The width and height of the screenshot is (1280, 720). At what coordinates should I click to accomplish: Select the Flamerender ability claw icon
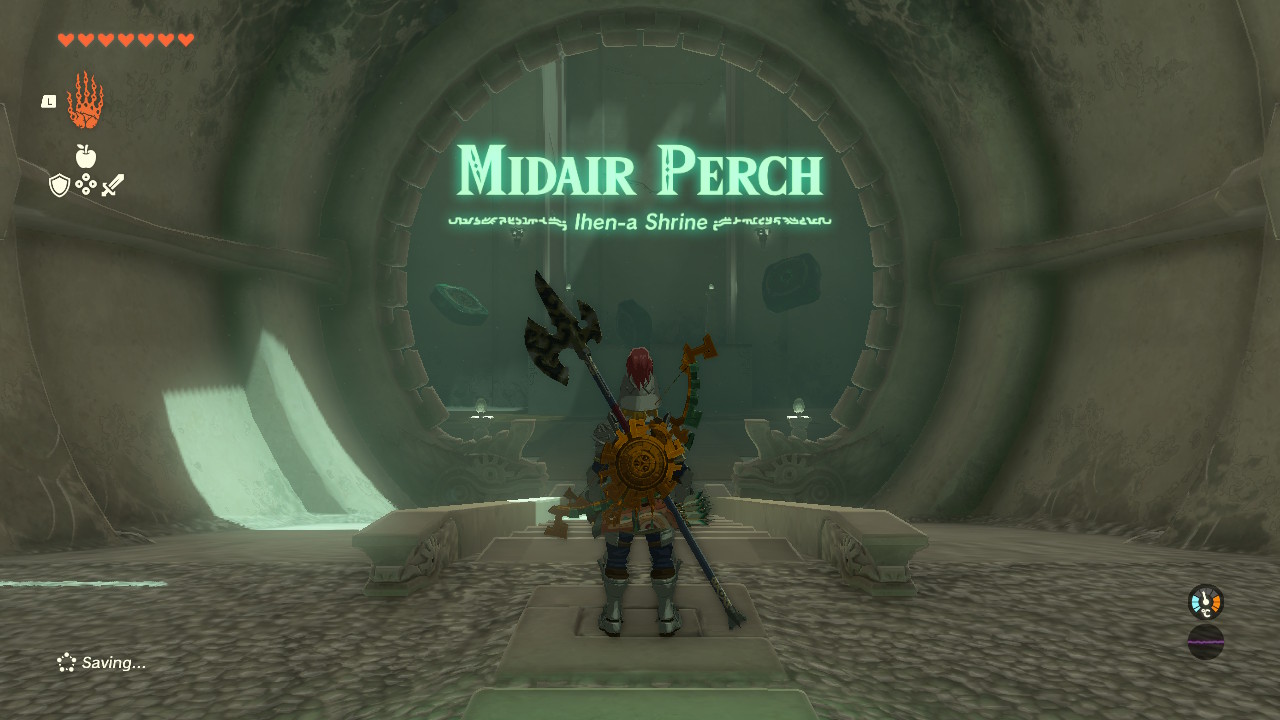[x=85, y=100]
